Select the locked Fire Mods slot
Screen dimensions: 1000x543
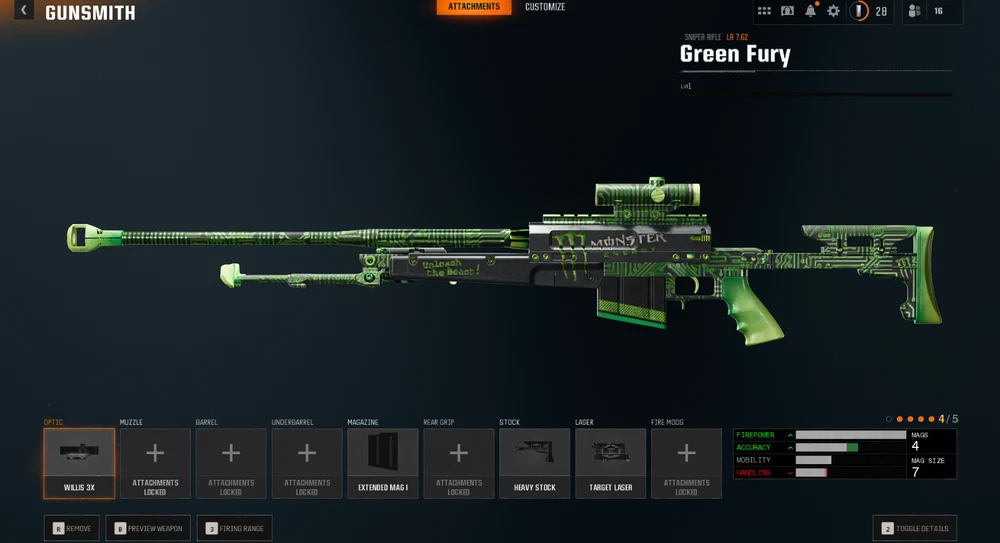point(686,463)
